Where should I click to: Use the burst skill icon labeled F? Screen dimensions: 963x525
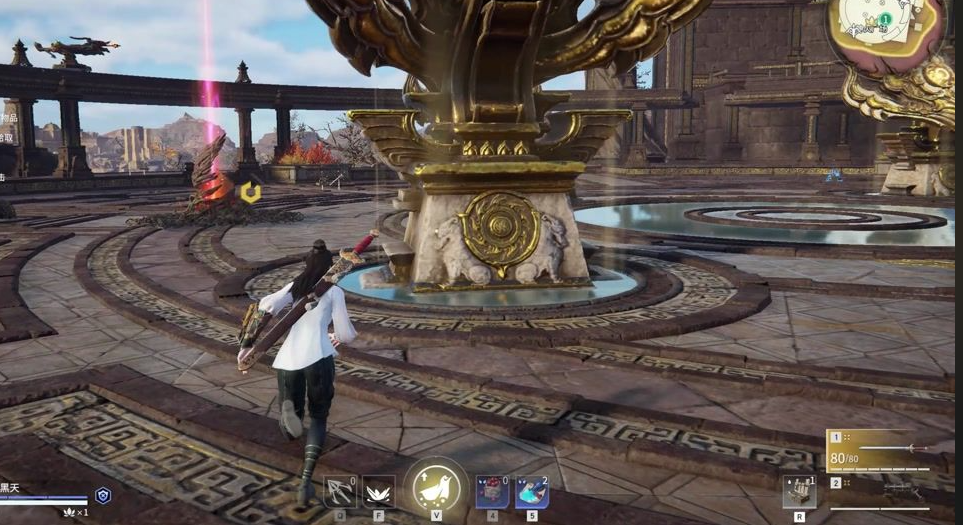pyautogui.click(x=378, y=492)
